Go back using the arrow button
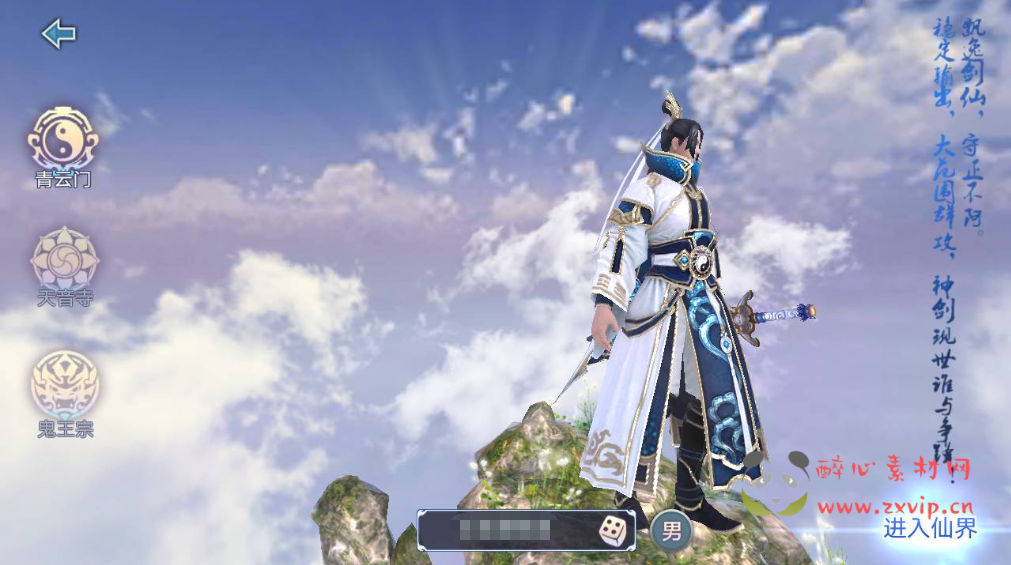Image resolution: width=1011 pixels, height=565 pixels. coord(59,34)
